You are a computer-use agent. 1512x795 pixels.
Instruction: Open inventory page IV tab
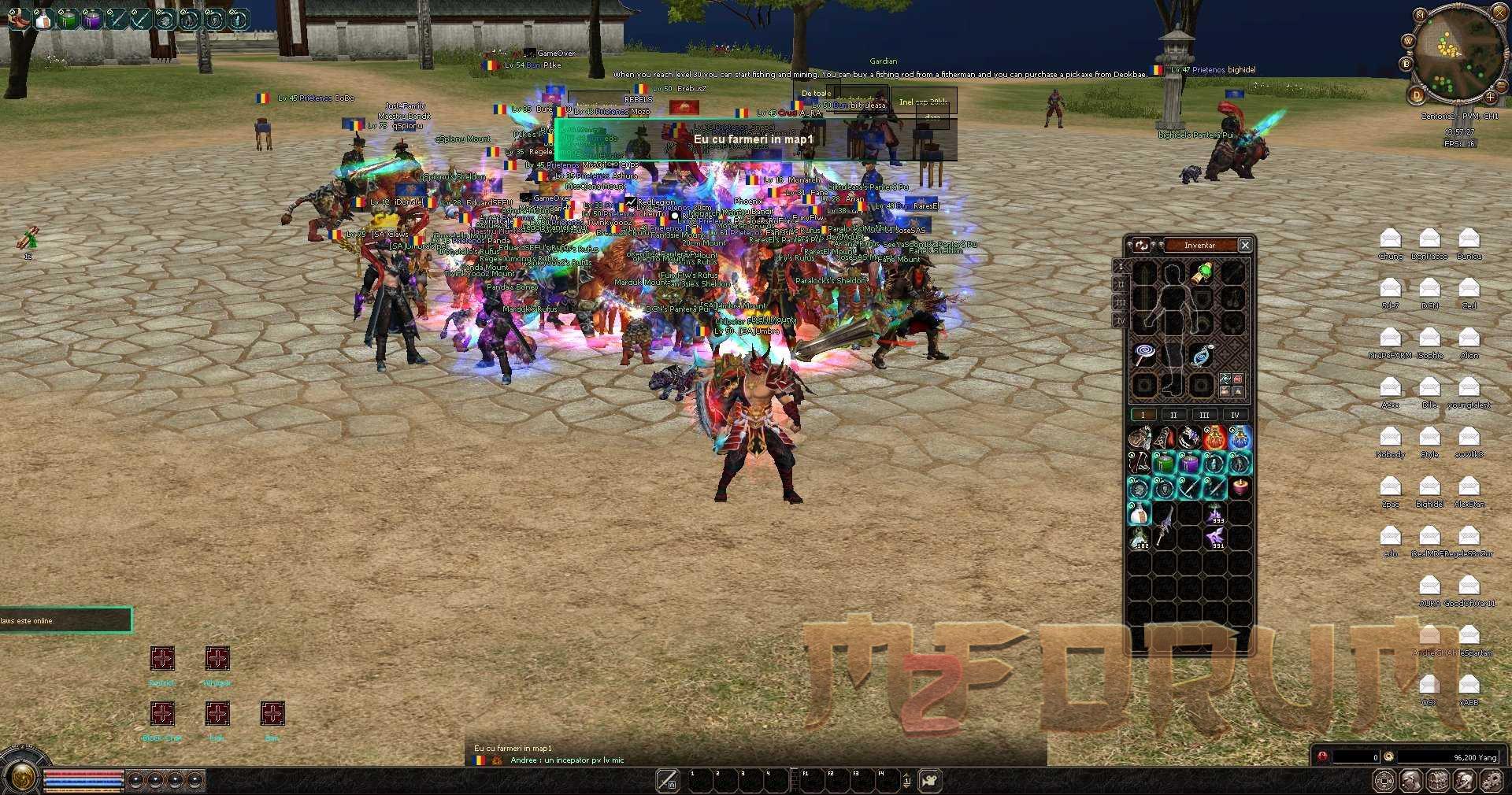tap(1235, 415)
